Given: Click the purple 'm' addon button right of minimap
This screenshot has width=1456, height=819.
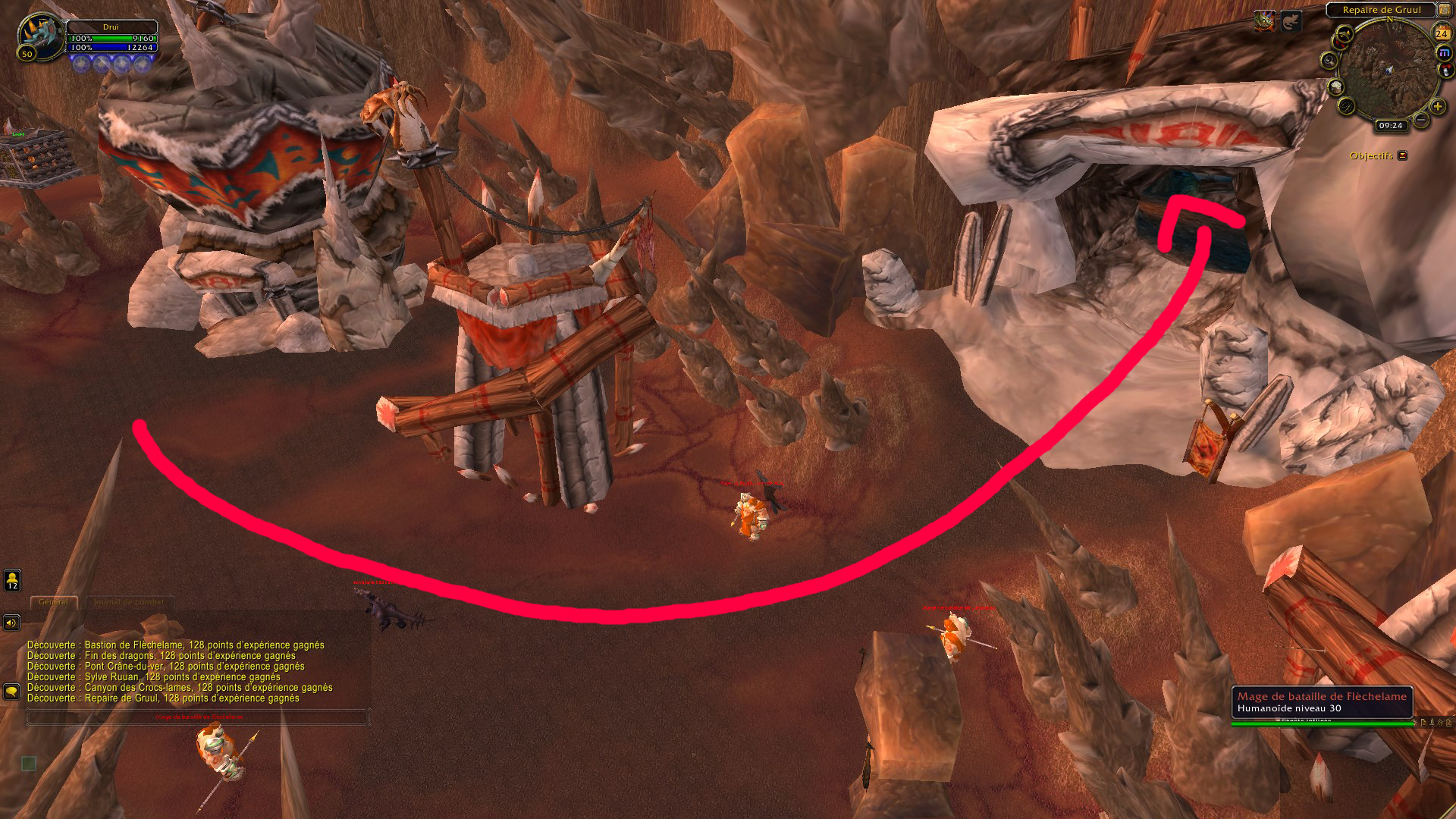Looking at the screenshot, I should [x=1443, y=52].
